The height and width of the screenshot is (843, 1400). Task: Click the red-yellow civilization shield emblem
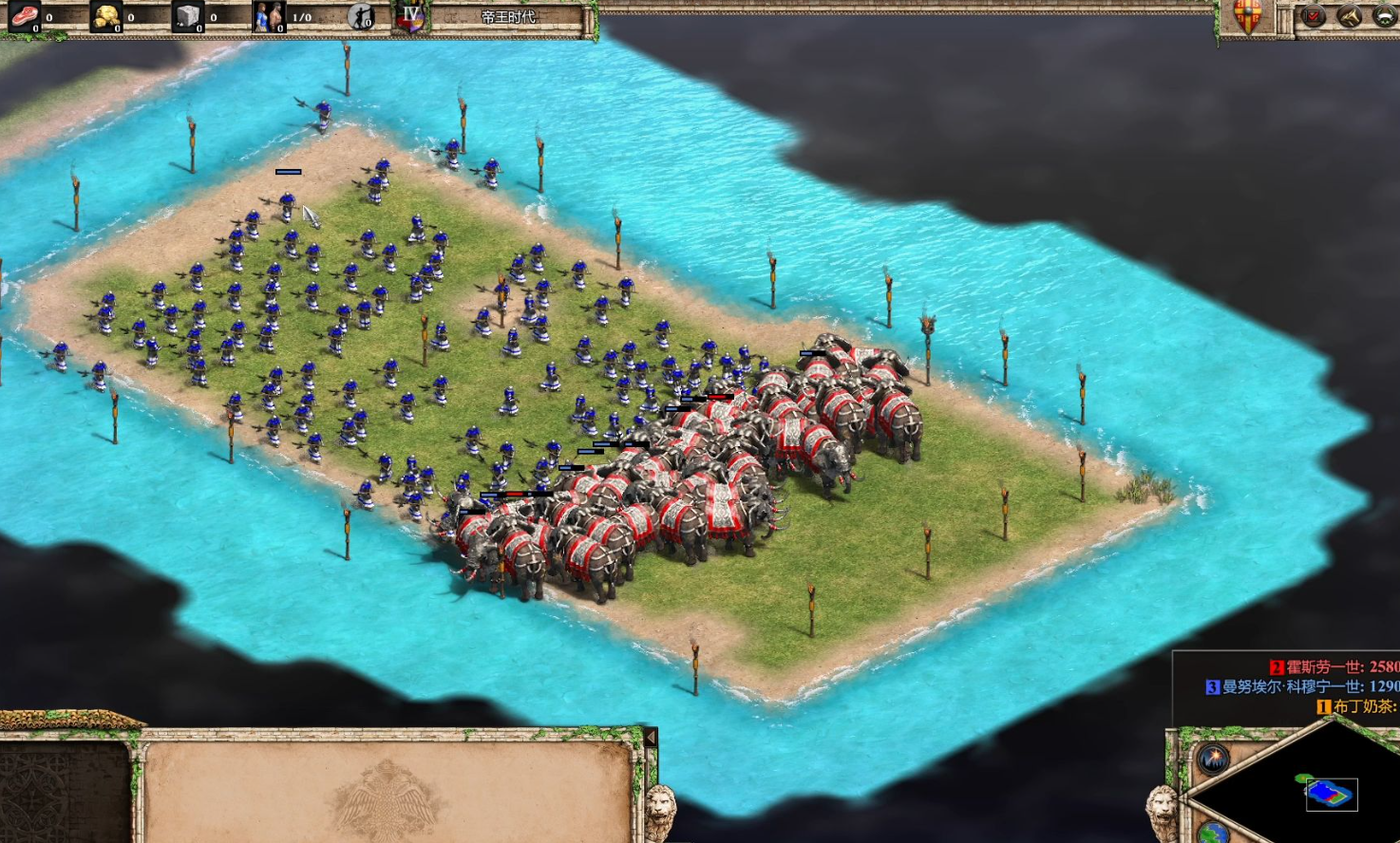tap(1247, 16)
